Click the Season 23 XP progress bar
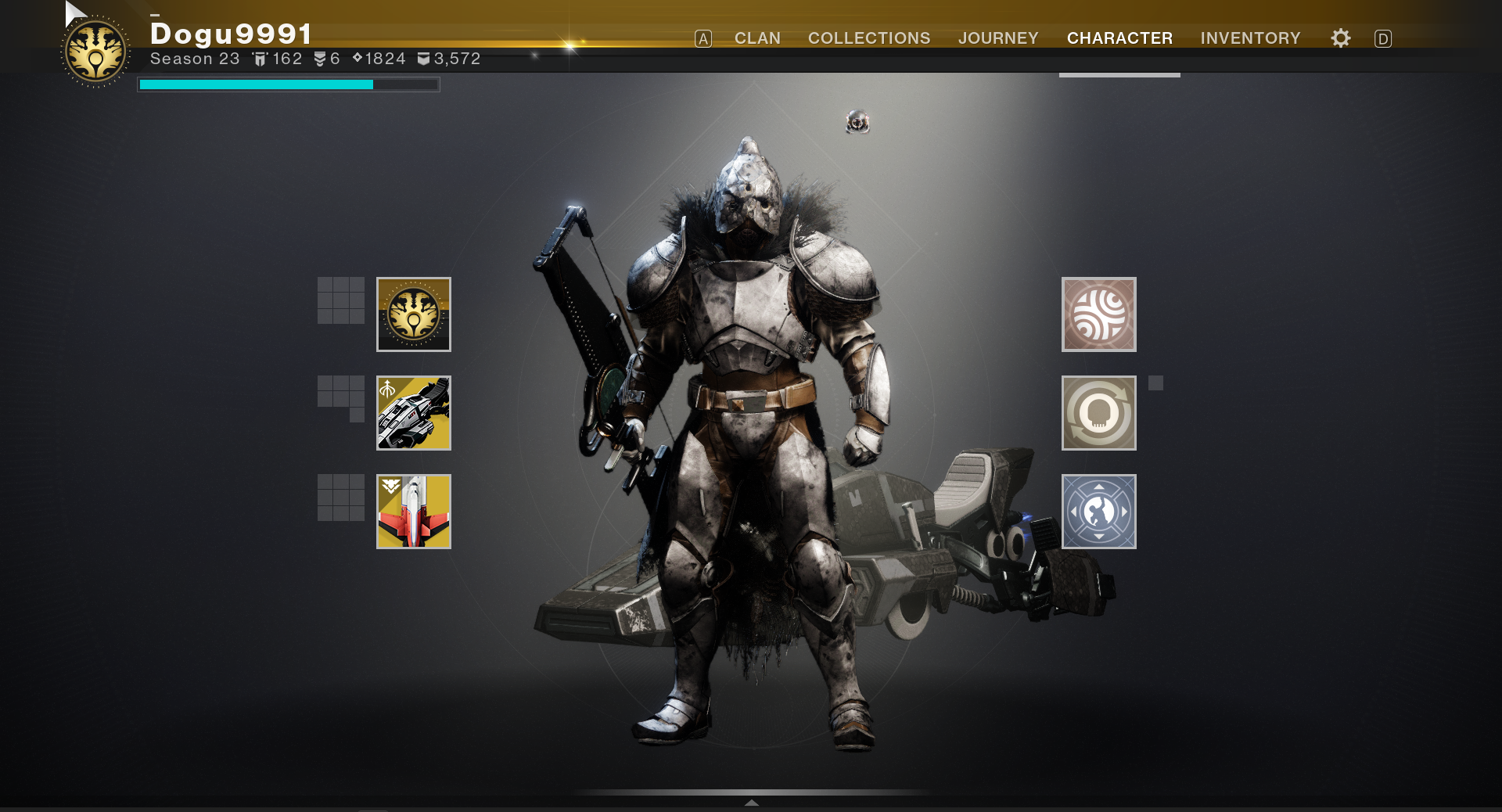Viewport: 1502px width, 812px height. click(x=288, y=84)
